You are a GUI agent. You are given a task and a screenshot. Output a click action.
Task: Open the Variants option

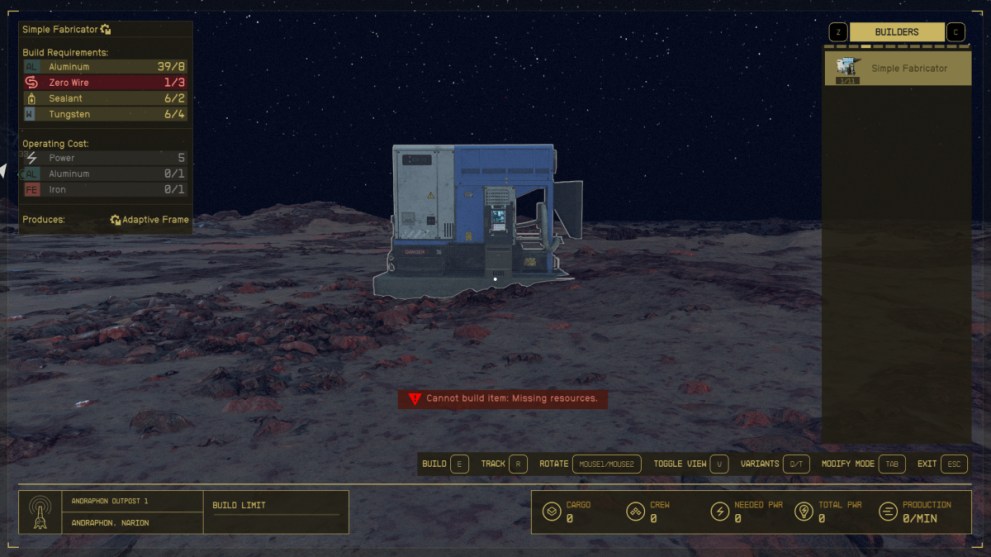[x=775, y=464]
